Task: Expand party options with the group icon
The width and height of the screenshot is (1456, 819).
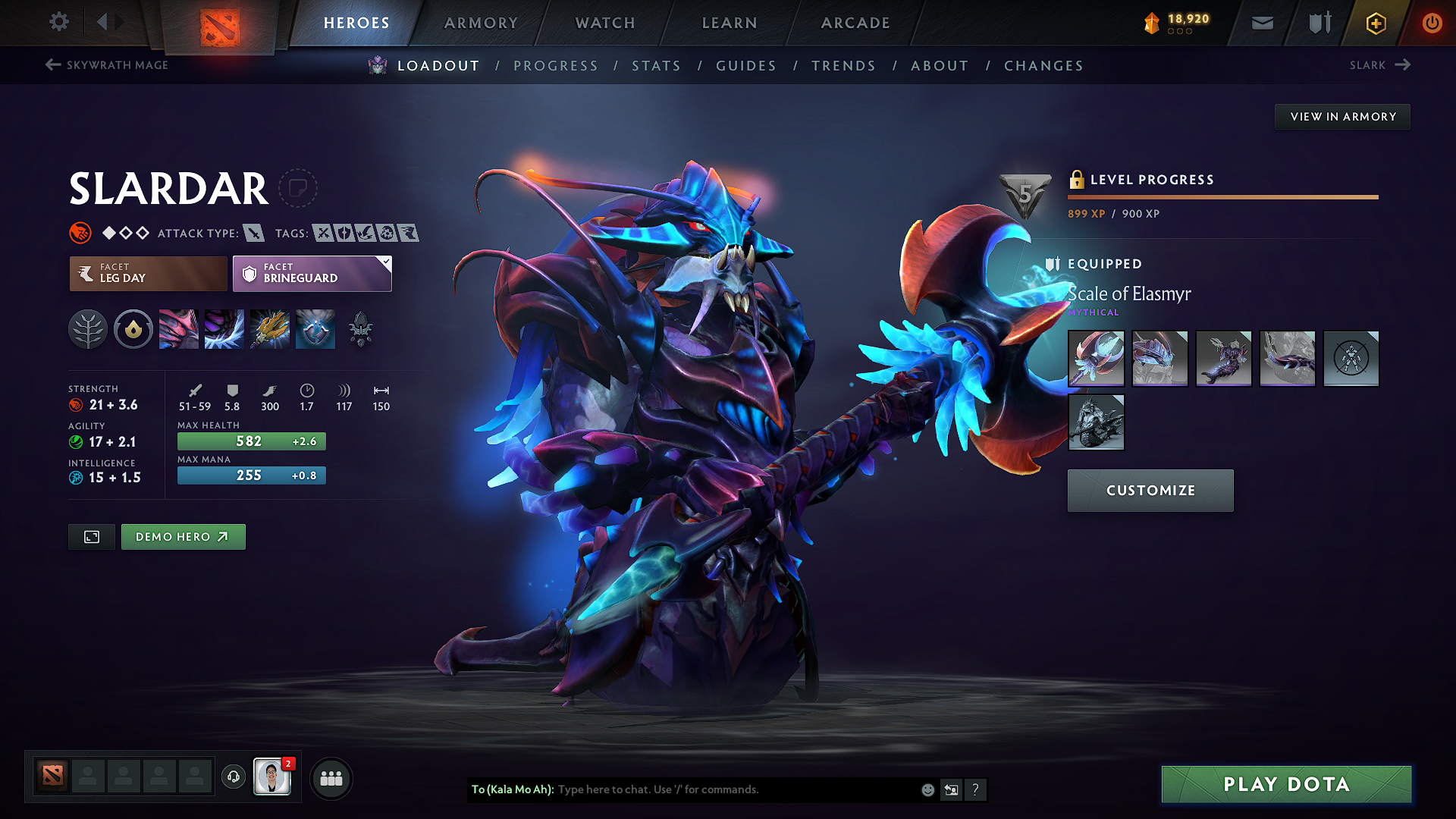Action: (x=331, y=777)
